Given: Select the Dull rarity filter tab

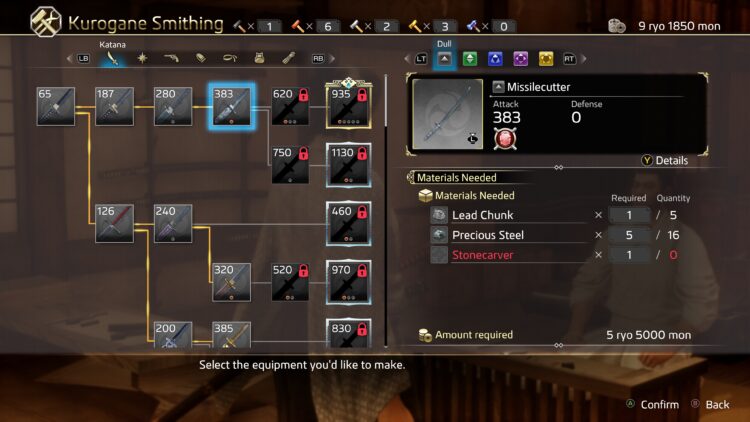Looking at the screenshot, I should coord(445,59).
